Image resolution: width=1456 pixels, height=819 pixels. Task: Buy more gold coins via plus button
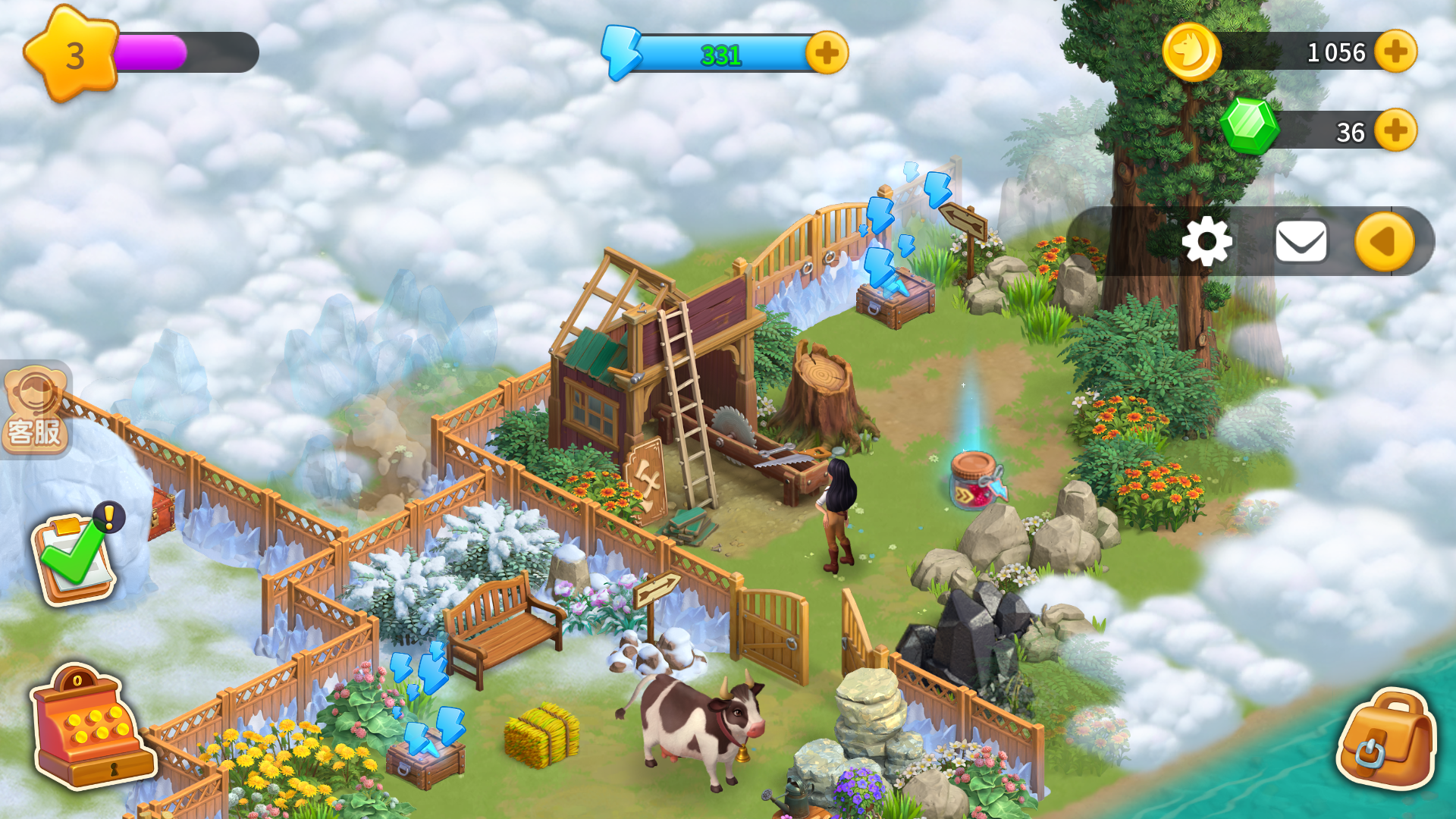tap(1395, 52)
